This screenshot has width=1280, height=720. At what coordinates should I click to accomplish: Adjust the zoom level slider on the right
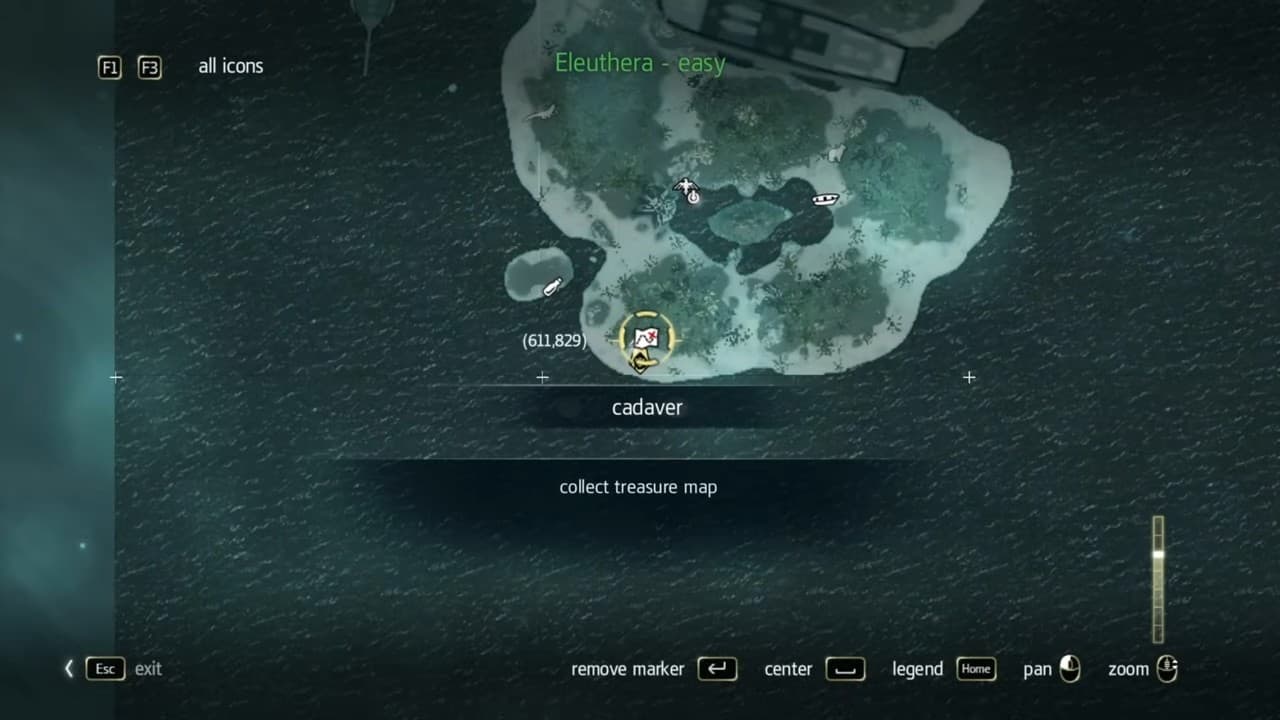tap(1158, 580)
